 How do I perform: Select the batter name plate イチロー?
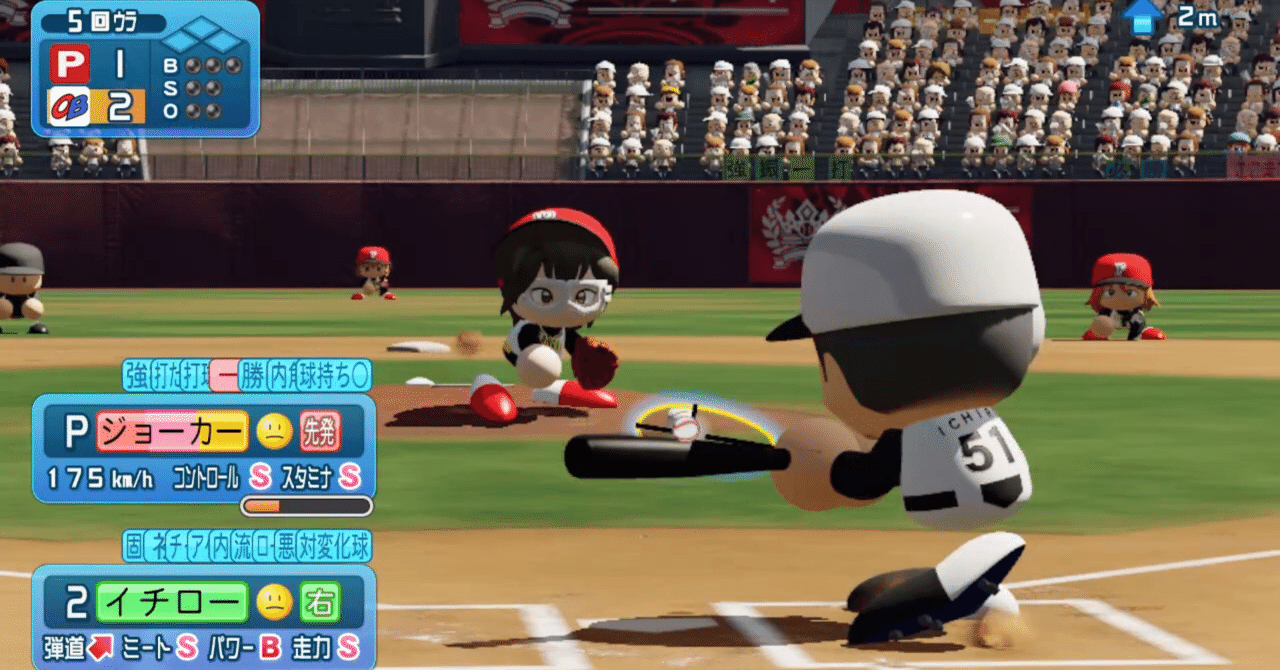tap(171, 602)
